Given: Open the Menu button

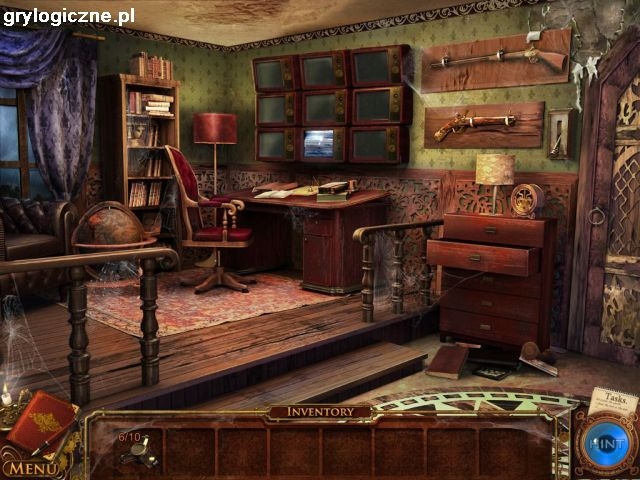Looking at the screenshot, I should (x=30, y=468).
